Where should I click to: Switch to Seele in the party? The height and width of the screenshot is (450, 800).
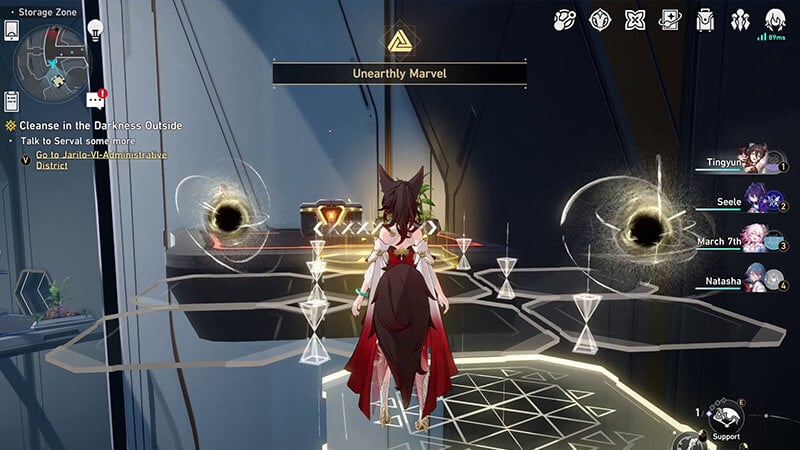point(757,203)
